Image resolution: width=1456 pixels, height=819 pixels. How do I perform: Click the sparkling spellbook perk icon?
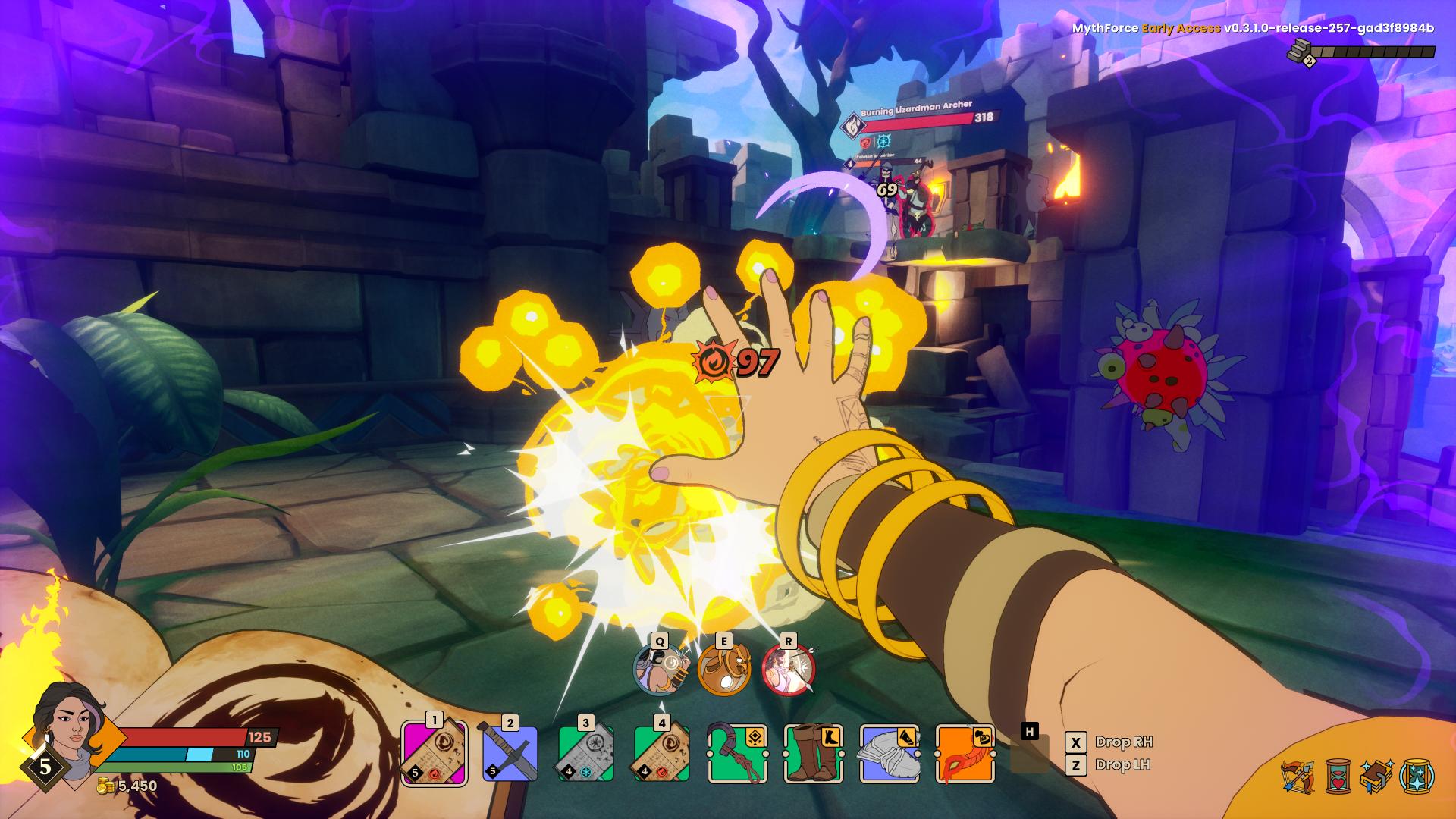click(x=1376, y=777)
